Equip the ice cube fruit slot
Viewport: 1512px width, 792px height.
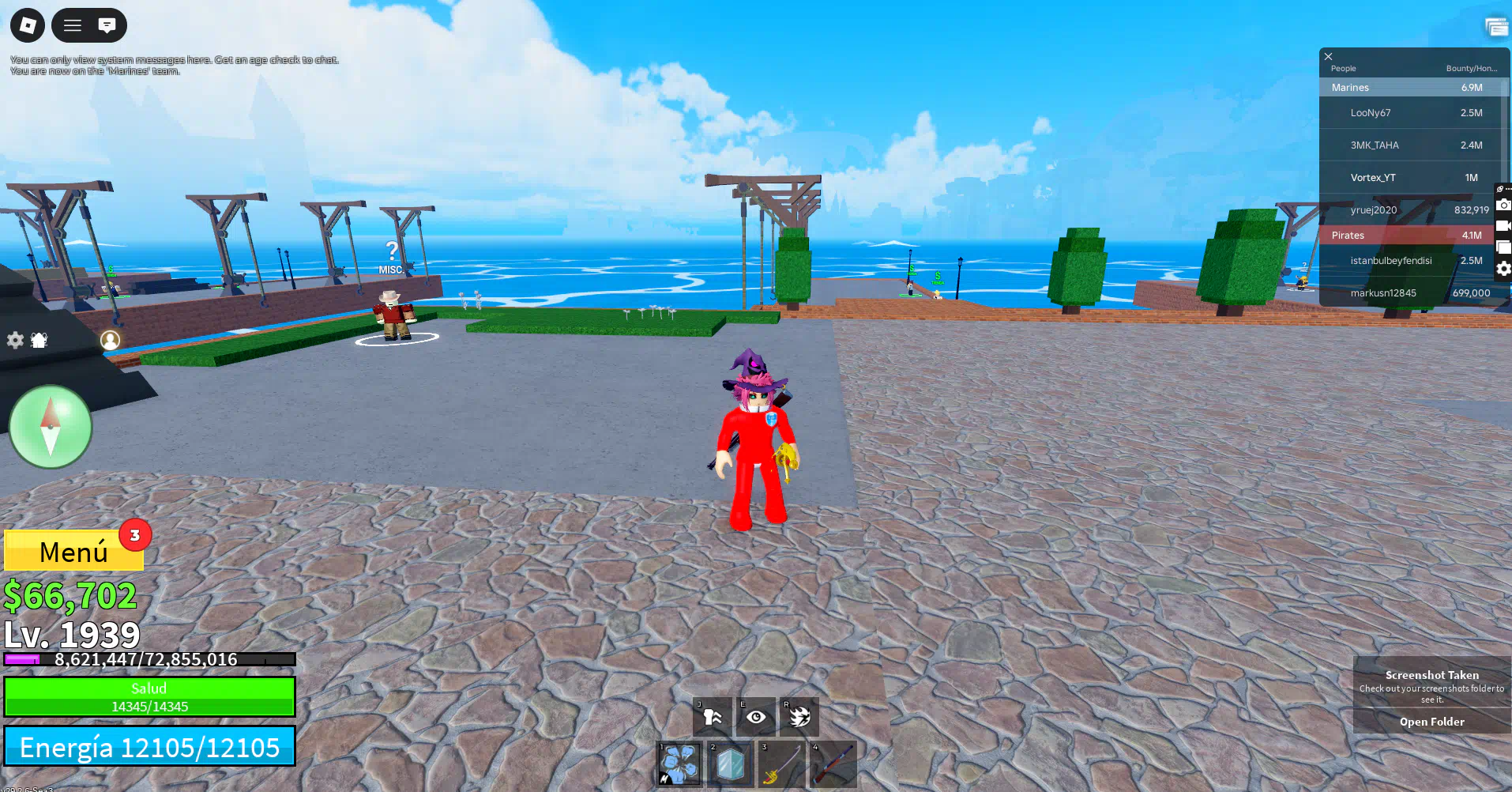pos(730,764)
